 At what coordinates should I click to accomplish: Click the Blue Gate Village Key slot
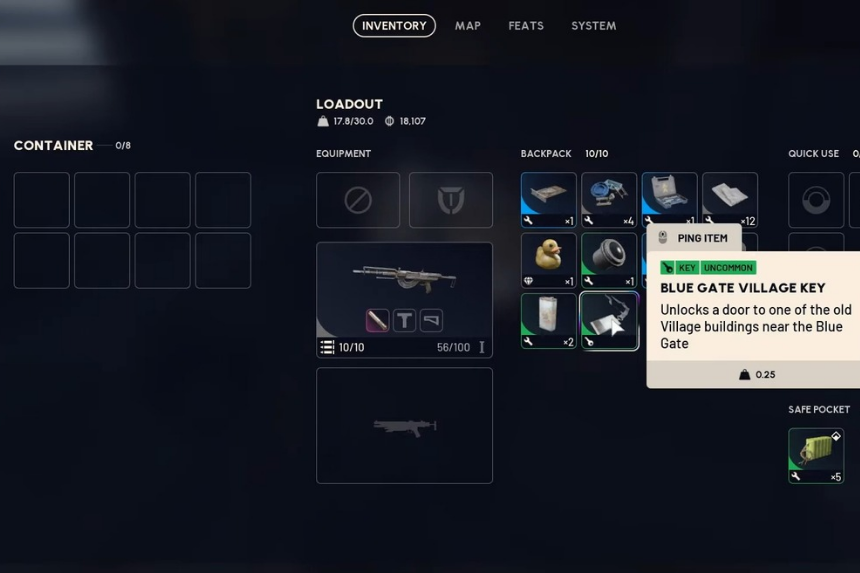(609, 320)
